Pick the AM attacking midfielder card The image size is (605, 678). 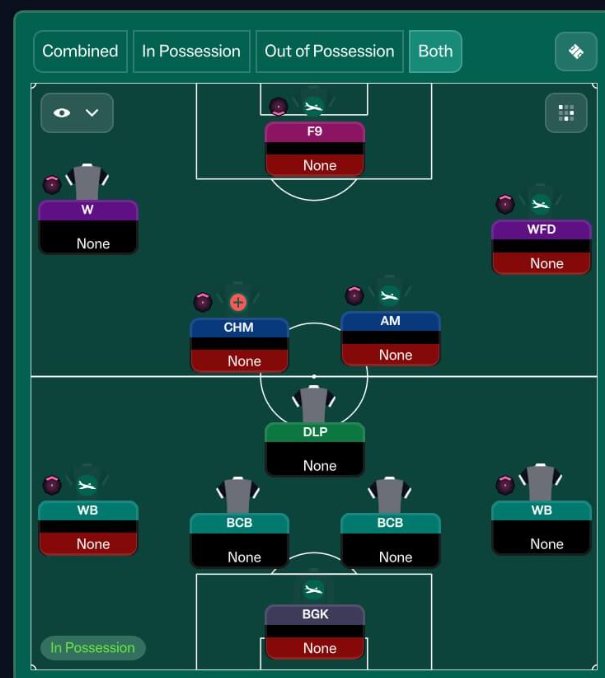click(390, 338)
